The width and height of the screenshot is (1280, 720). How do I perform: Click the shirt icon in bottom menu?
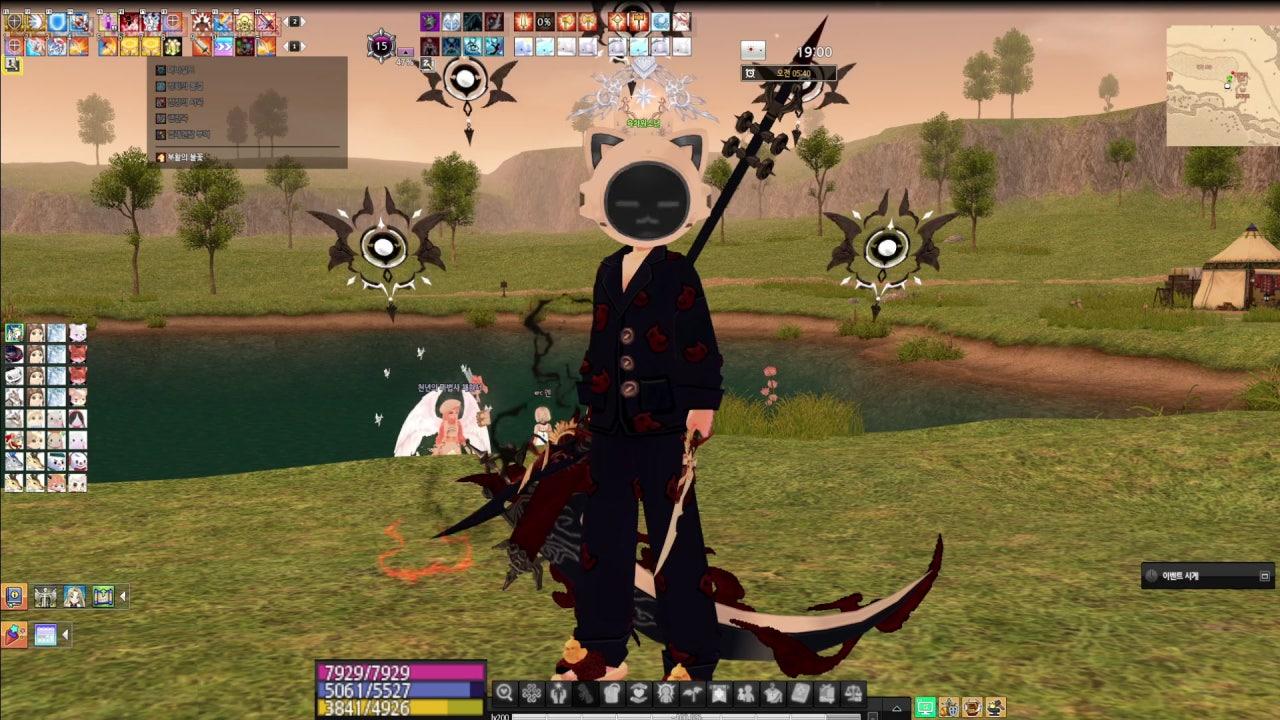pyautogui.click(x=612, y=693)
